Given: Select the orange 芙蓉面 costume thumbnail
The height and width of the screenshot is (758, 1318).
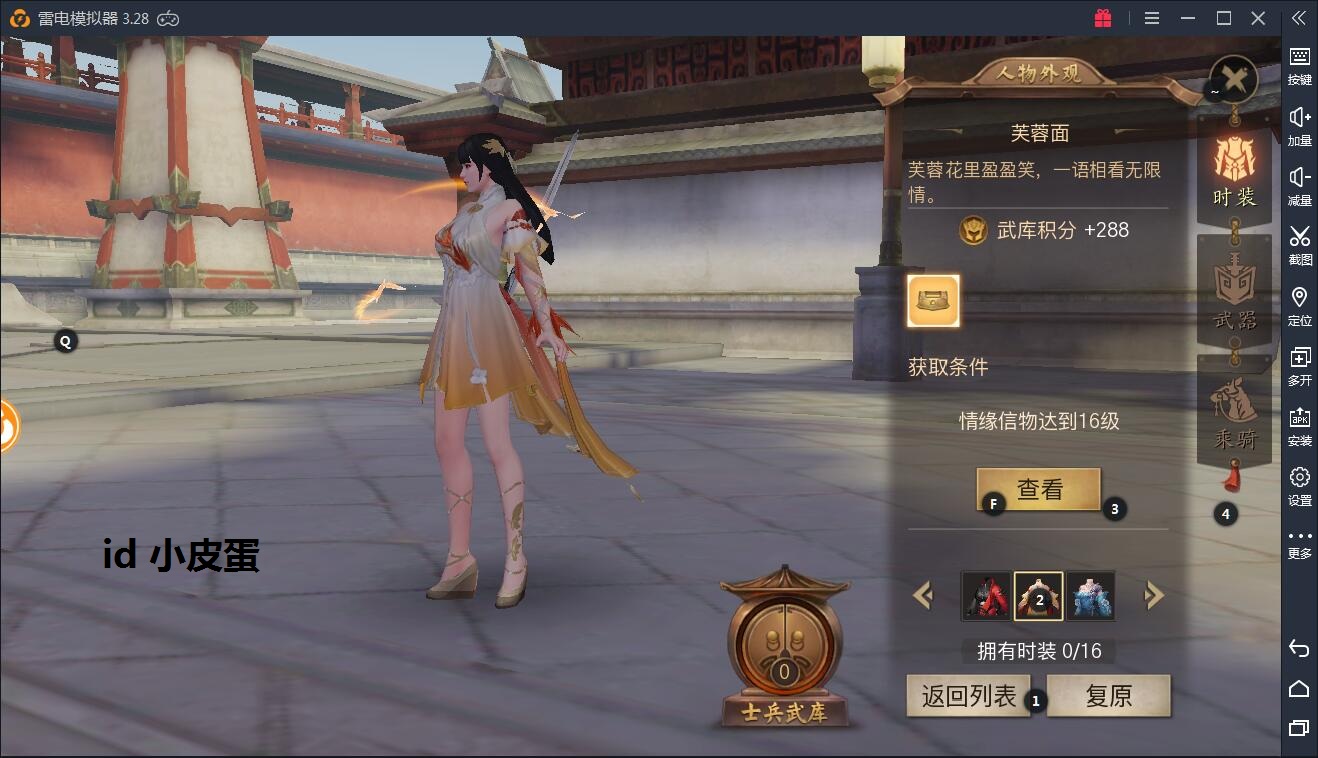Looking at the screenshot, I should (1038, 596).
